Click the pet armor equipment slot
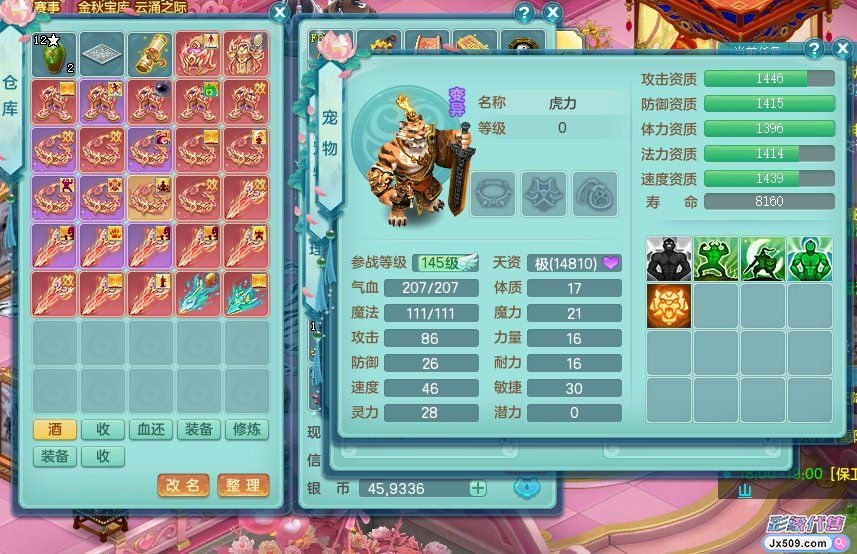857x554 pixels. (x=543, y=192)
